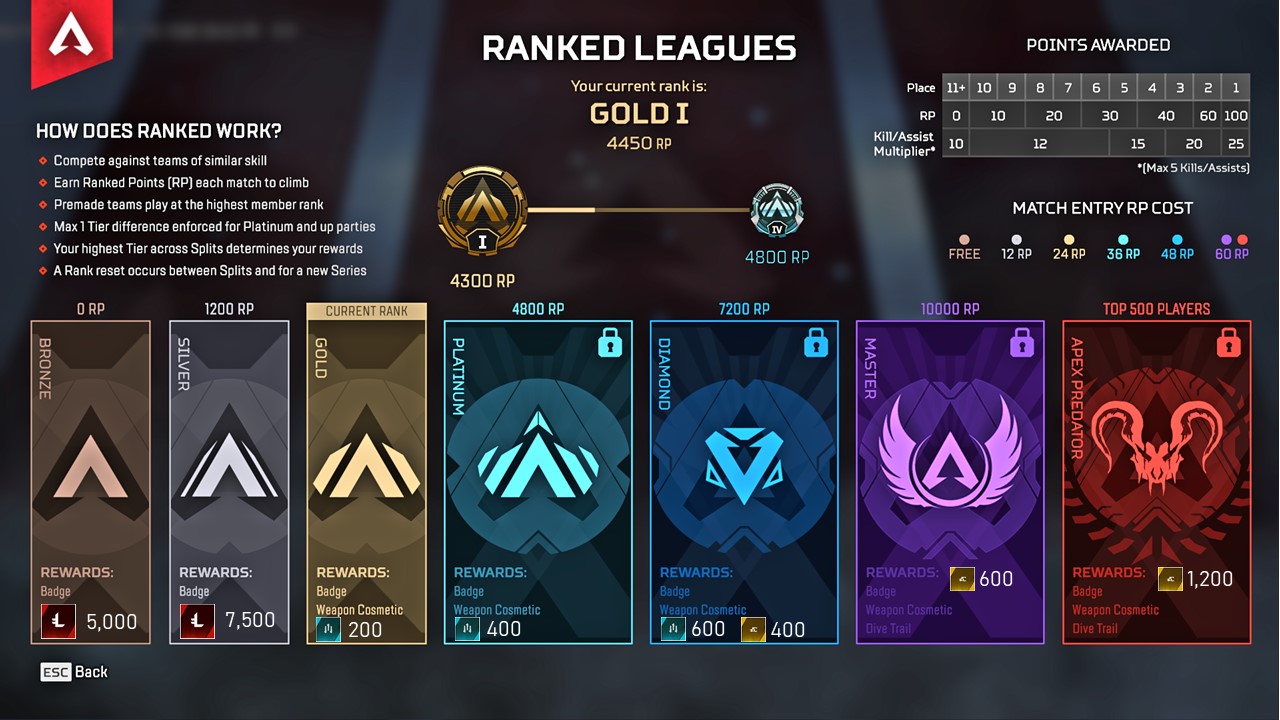Image resolution: width=1280 pixels, height=720 pixels.
Task: Click the lock on the Apex Predator card
Action: tap(1227, 342)
